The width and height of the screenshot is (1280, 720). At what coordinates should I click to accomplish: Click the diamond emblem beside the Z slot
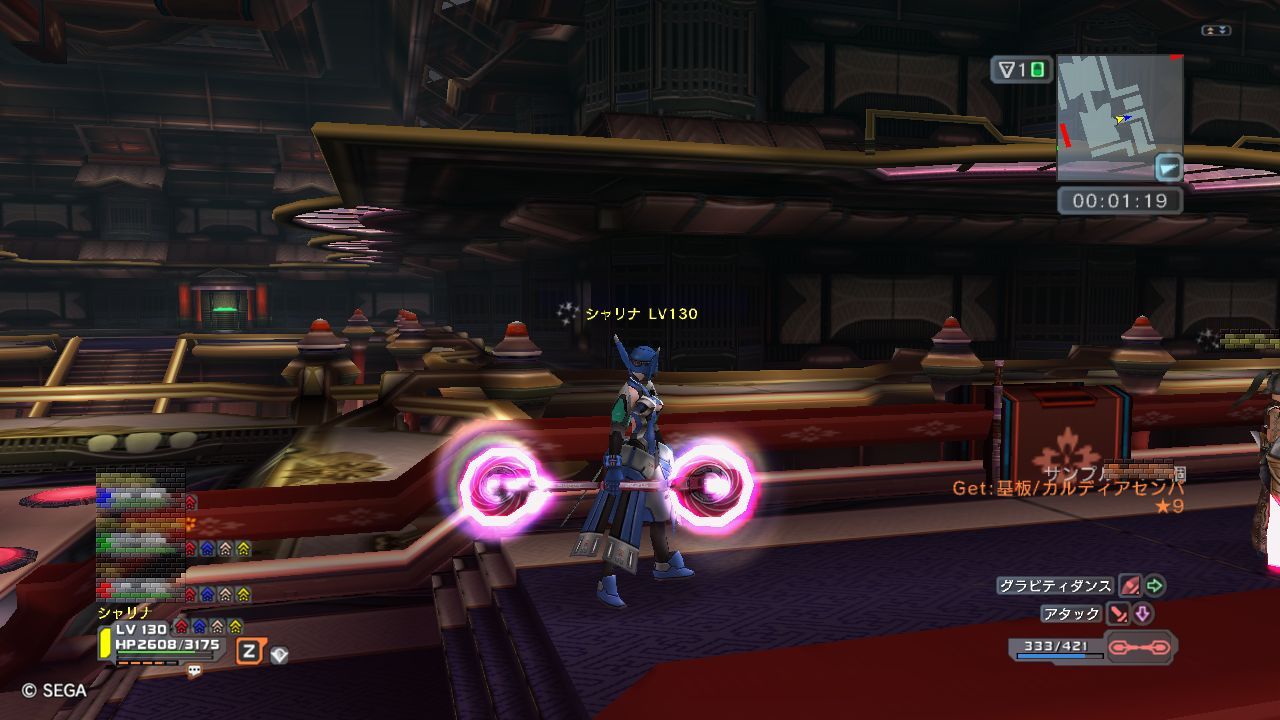tap(280, 654)
